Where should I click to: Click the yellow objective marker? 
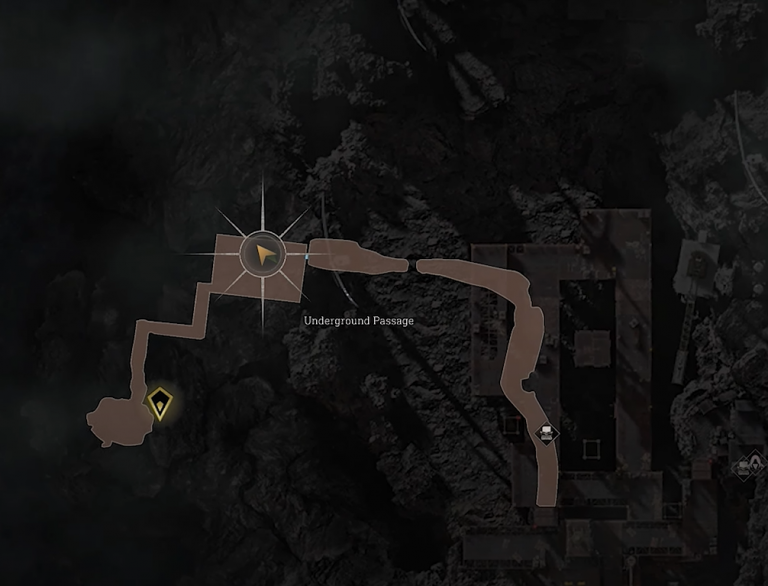click(158, 404)
